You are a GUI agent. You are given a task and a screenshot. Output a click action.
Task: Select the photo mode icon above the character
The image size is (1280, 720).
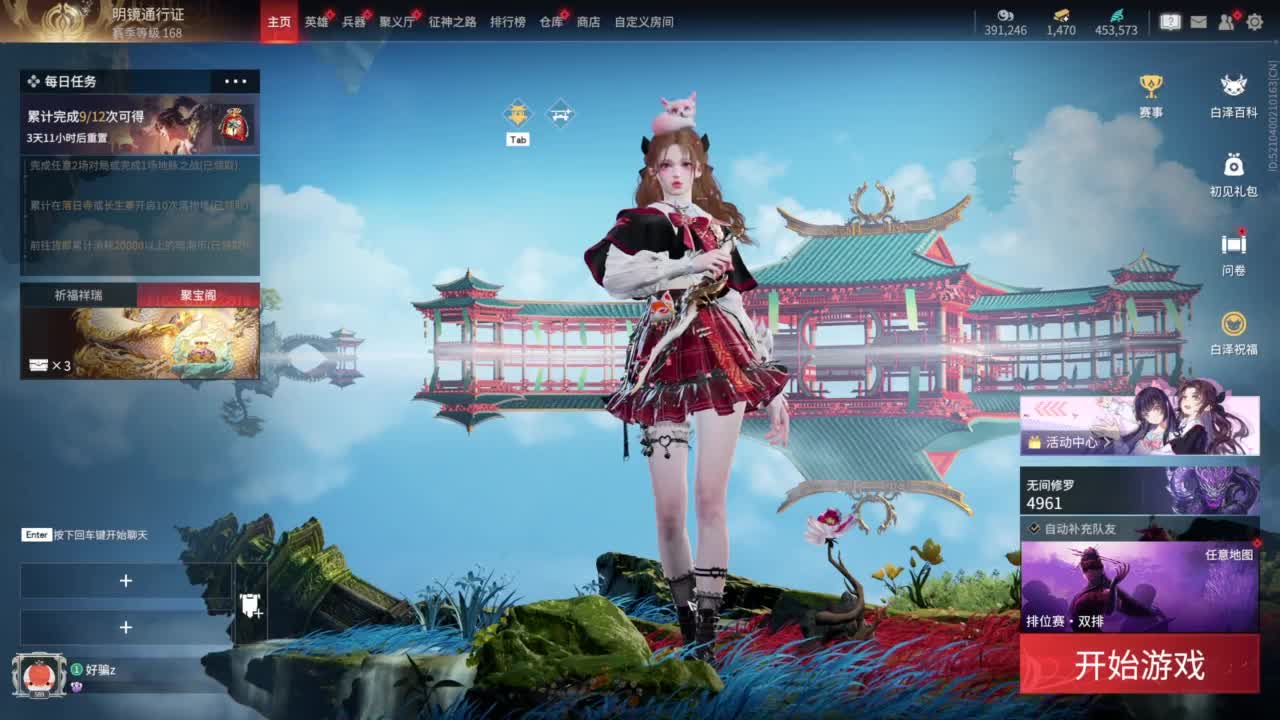click(x=561, y=113)
